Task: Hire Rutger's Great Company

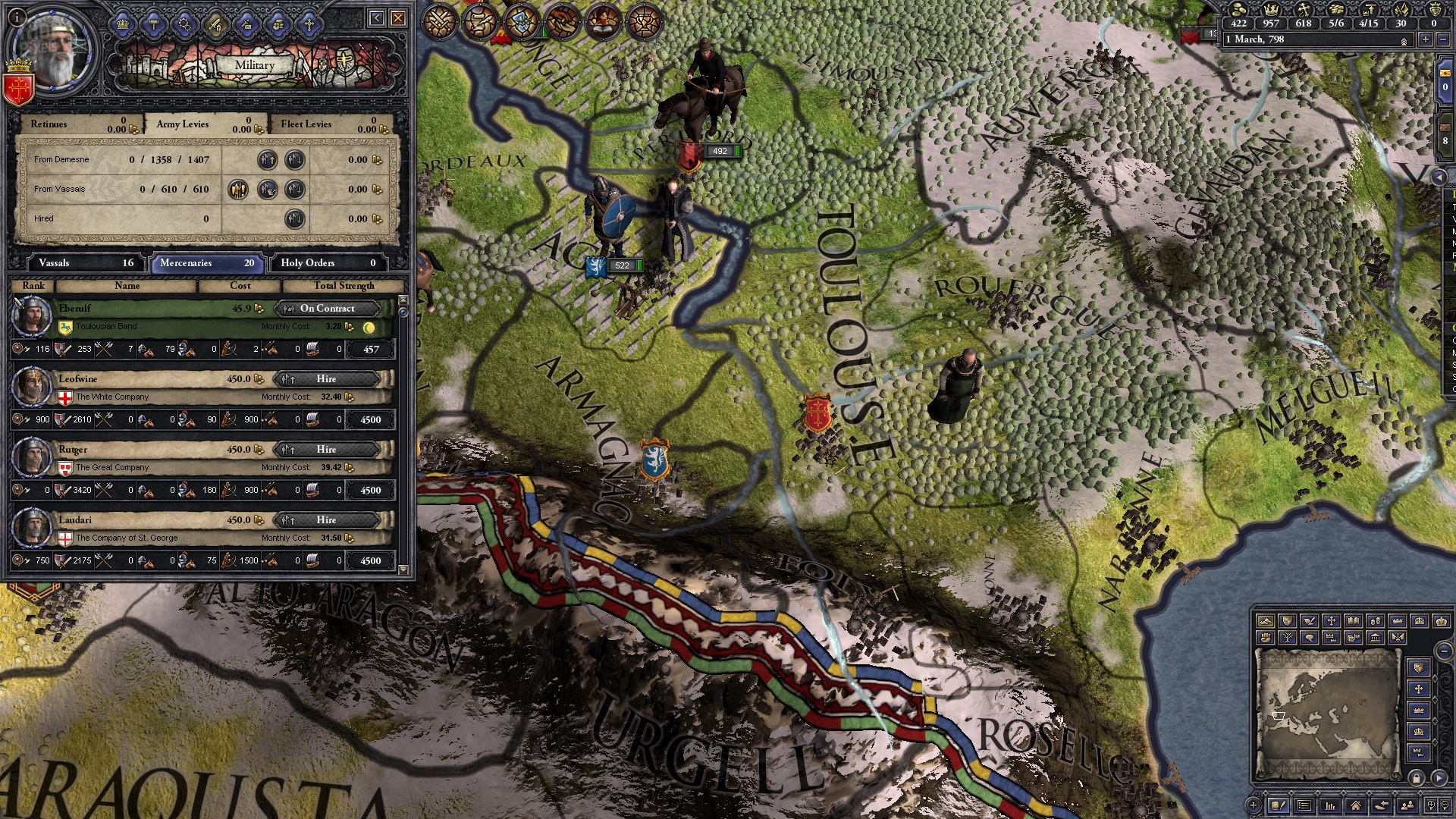Action: point(326,449)
